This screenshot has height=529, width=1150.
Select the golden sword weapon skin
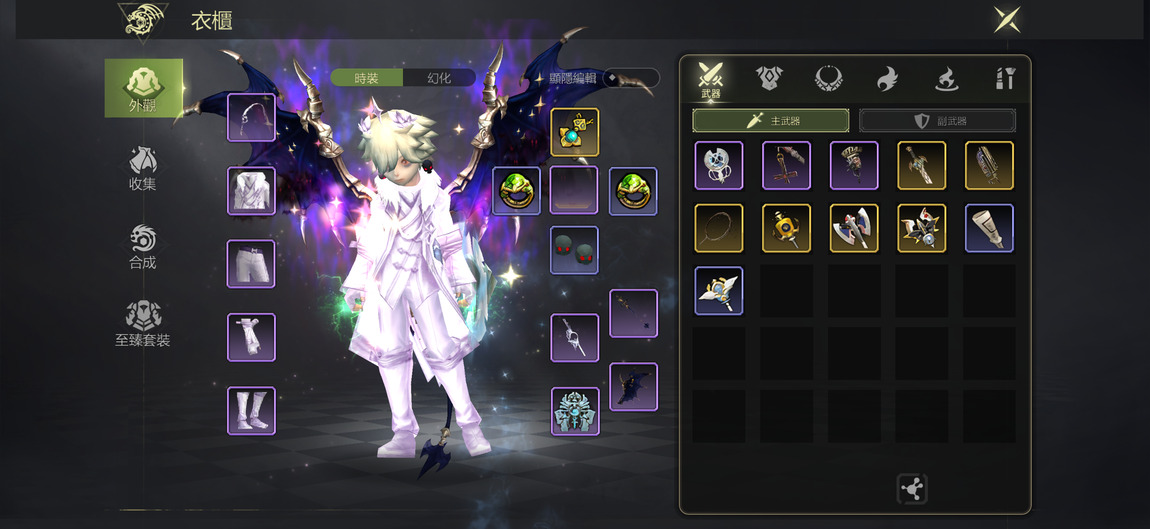pyautogui.click(x=921, y=166)
